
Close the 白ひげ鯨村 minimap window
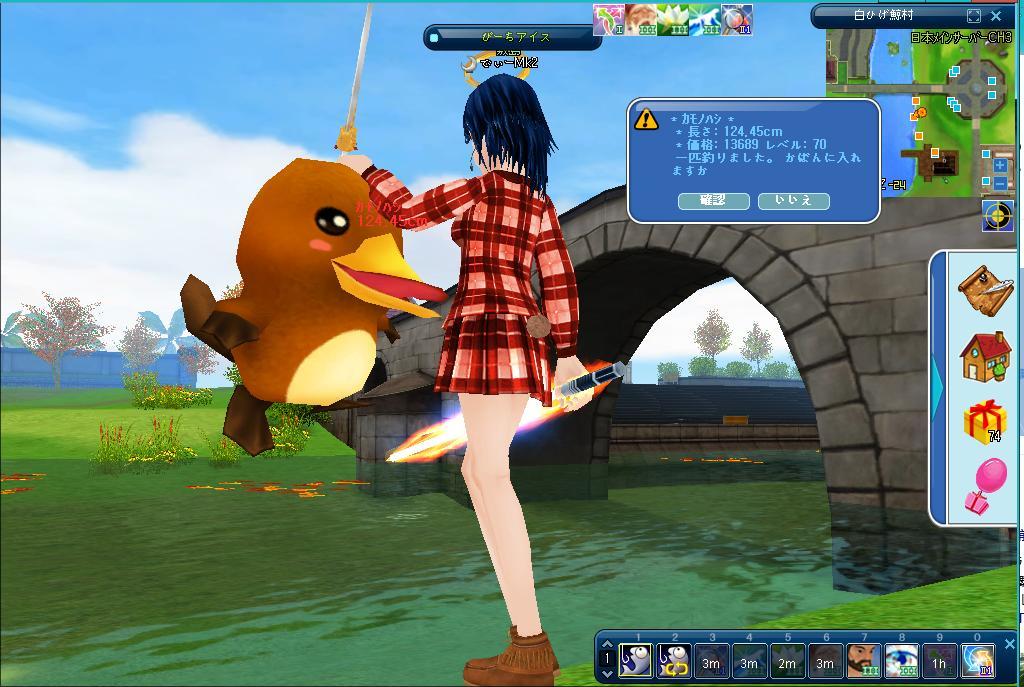pyautogui.click(x=996, y=16)
